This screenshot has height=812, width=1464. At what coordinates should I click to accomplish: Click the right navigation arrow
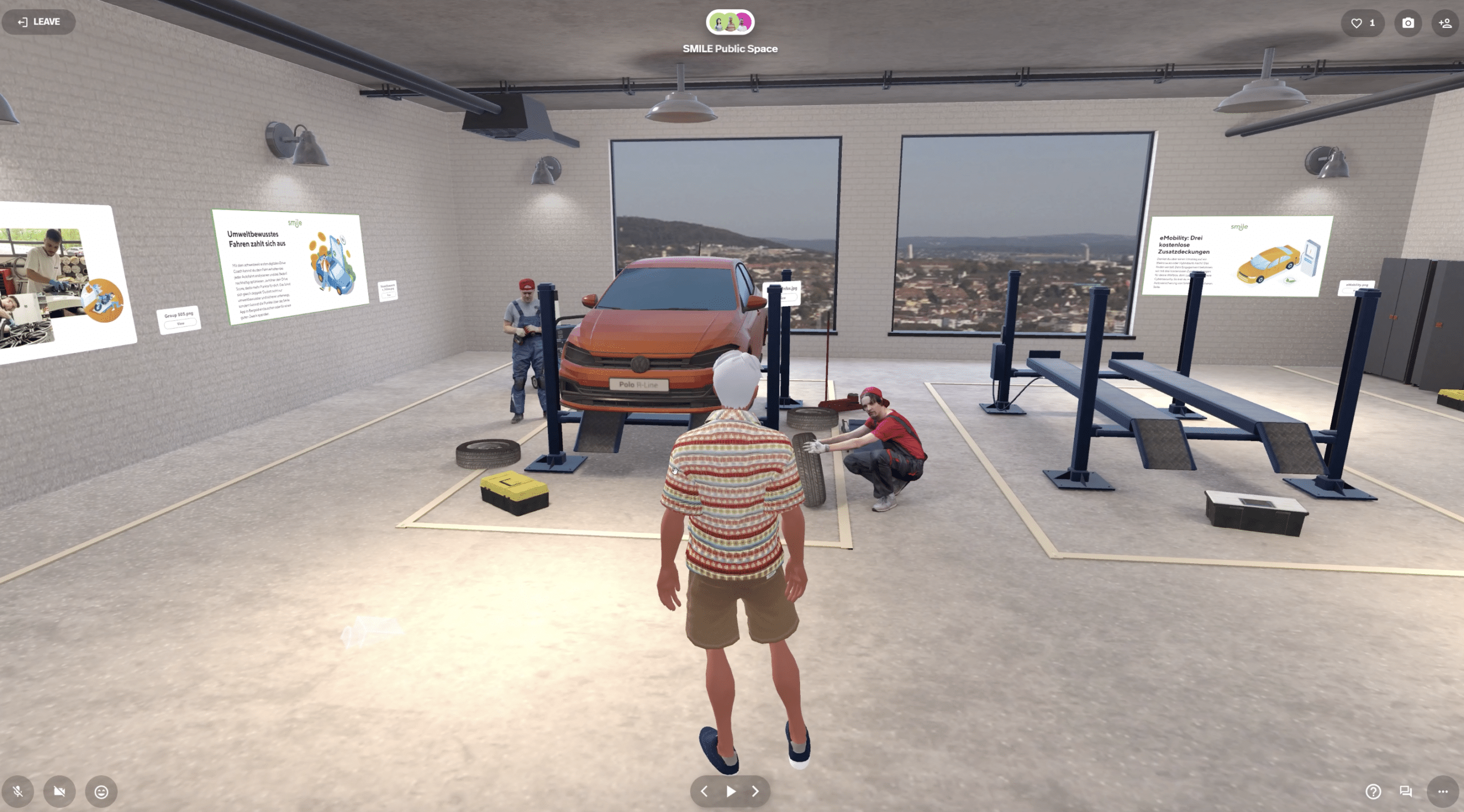755,791
